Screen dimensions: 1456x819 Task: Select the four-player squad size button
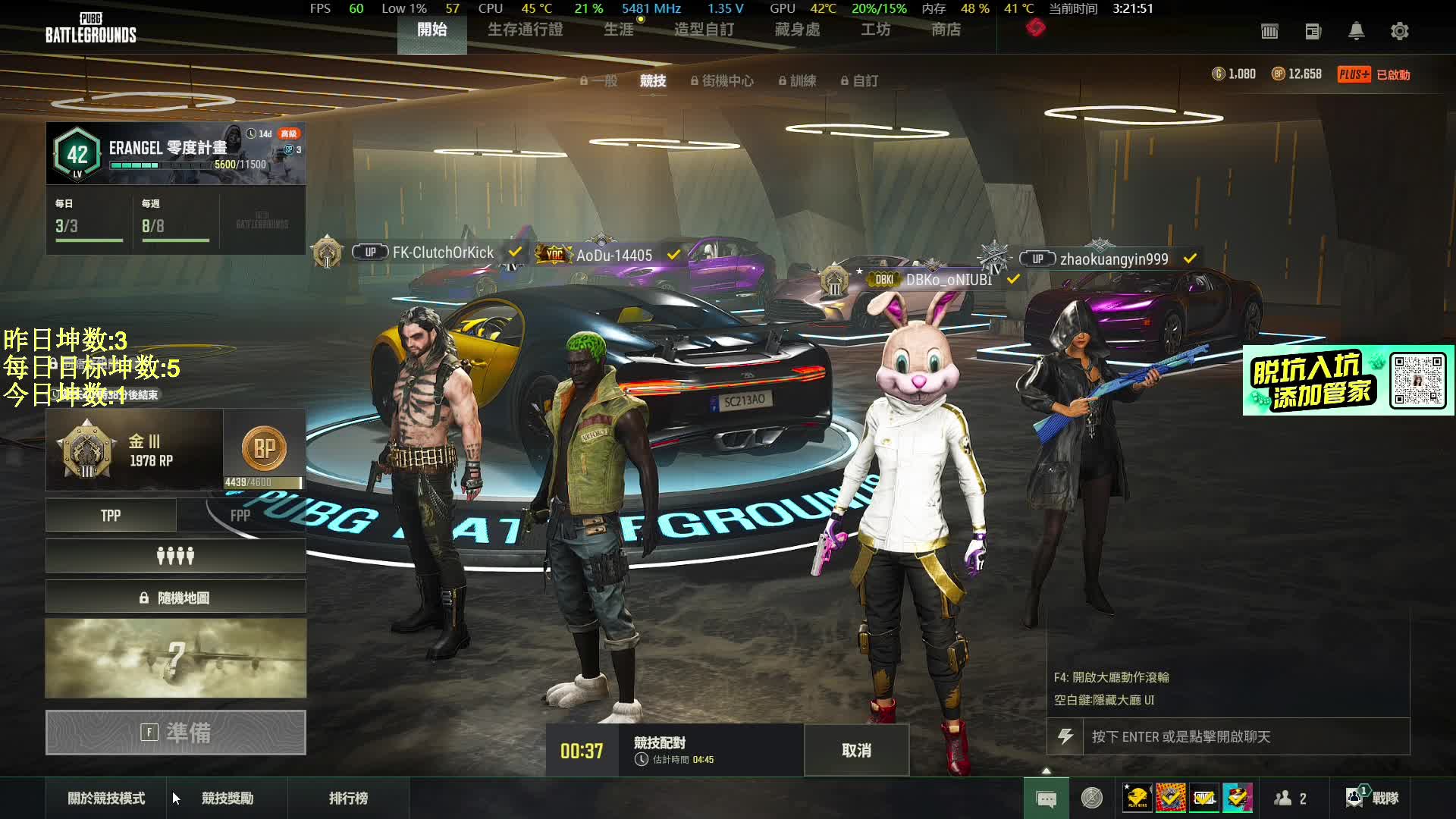click(x=175, y=557)
